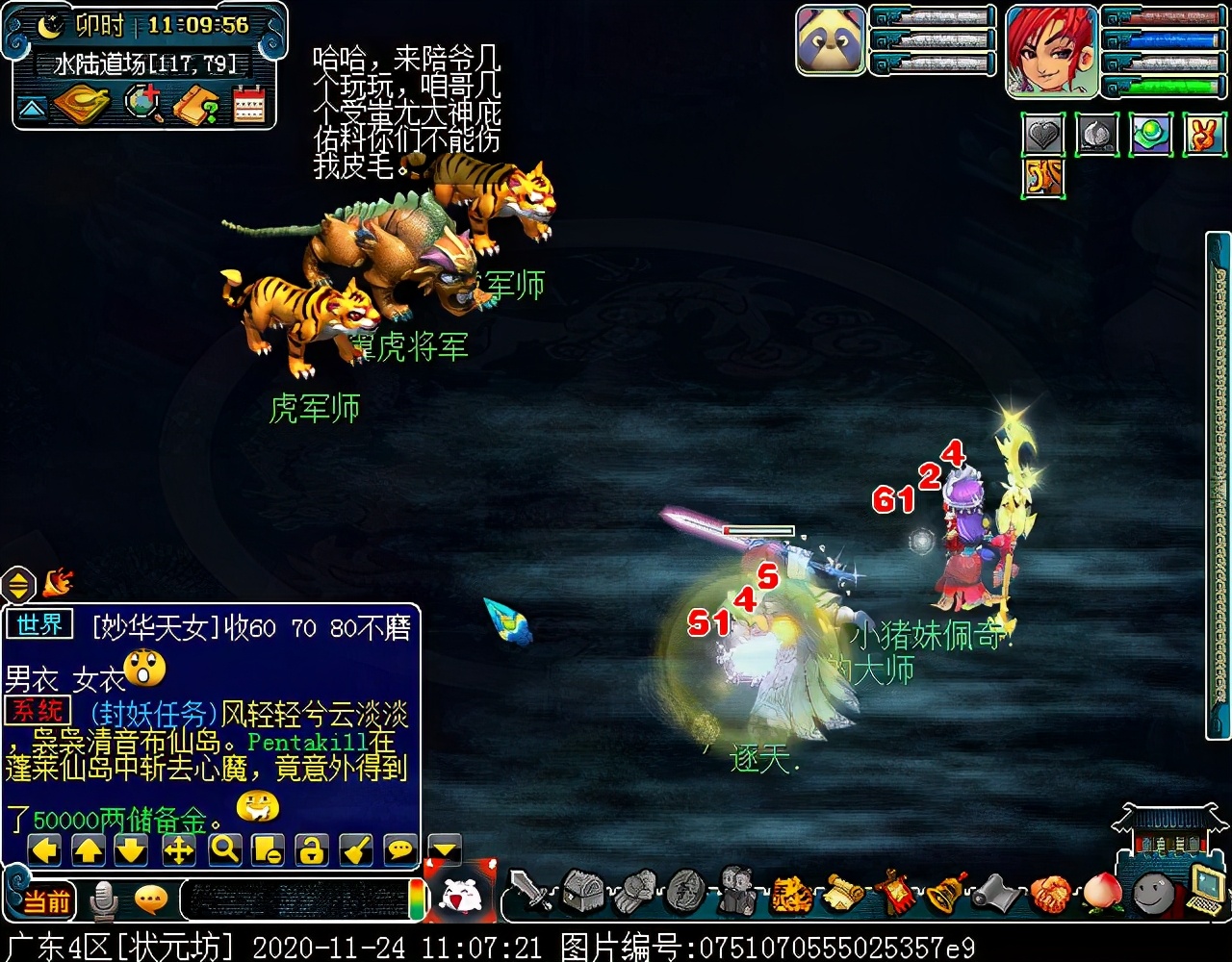Toggle the chat lock button
Screen dimensions: 1232x962
point(312,849)
